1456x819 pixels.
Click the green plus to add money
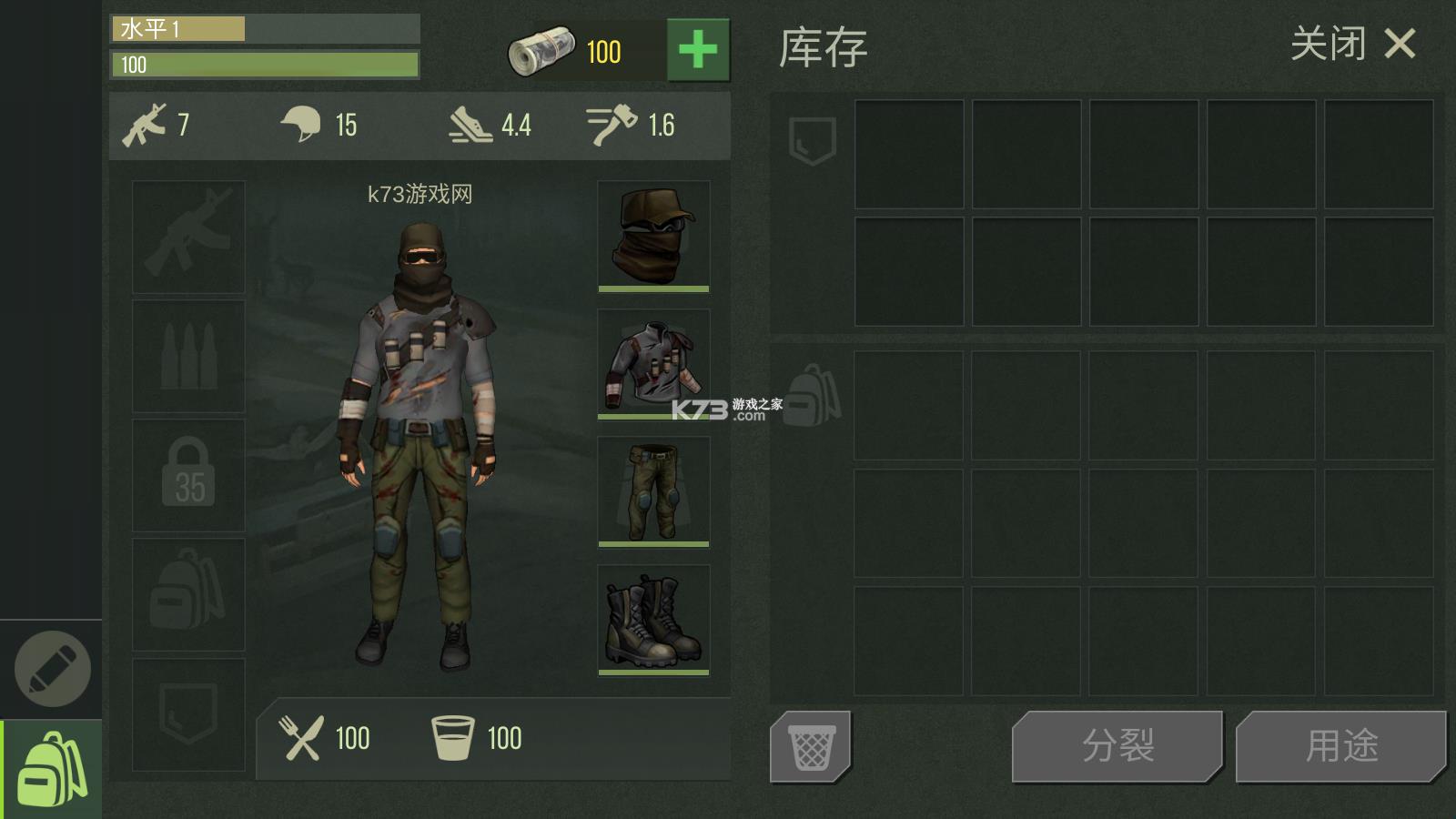[x=697, y=50]
